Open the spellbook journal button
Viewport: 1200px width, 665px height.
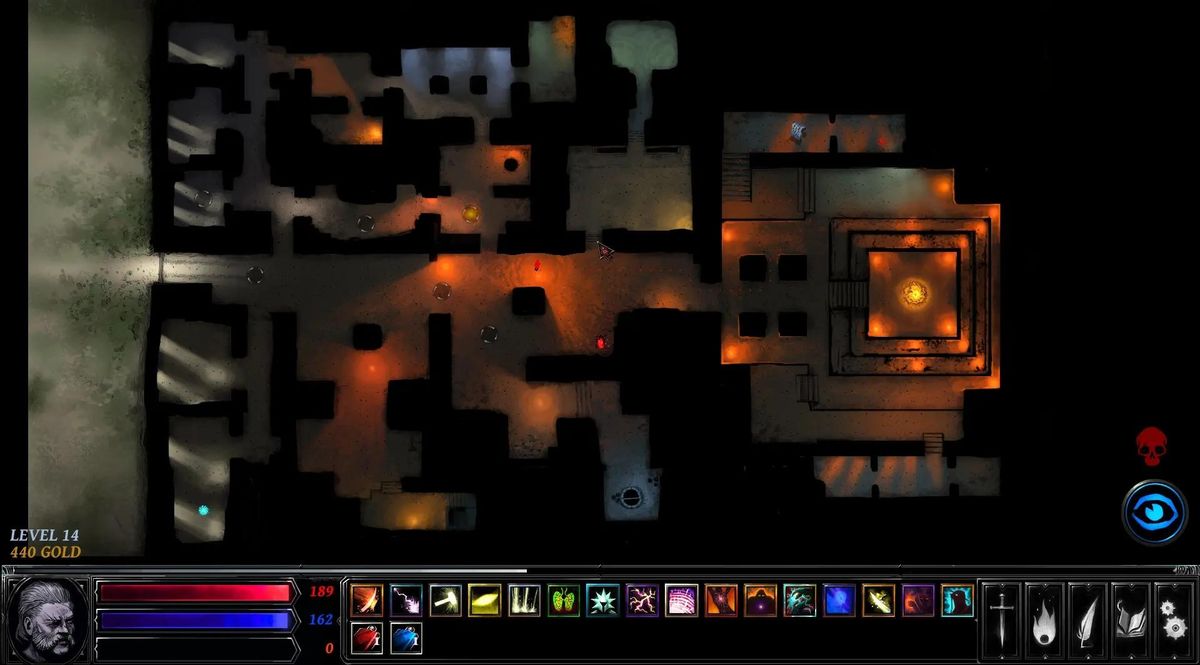(1129, 616)
